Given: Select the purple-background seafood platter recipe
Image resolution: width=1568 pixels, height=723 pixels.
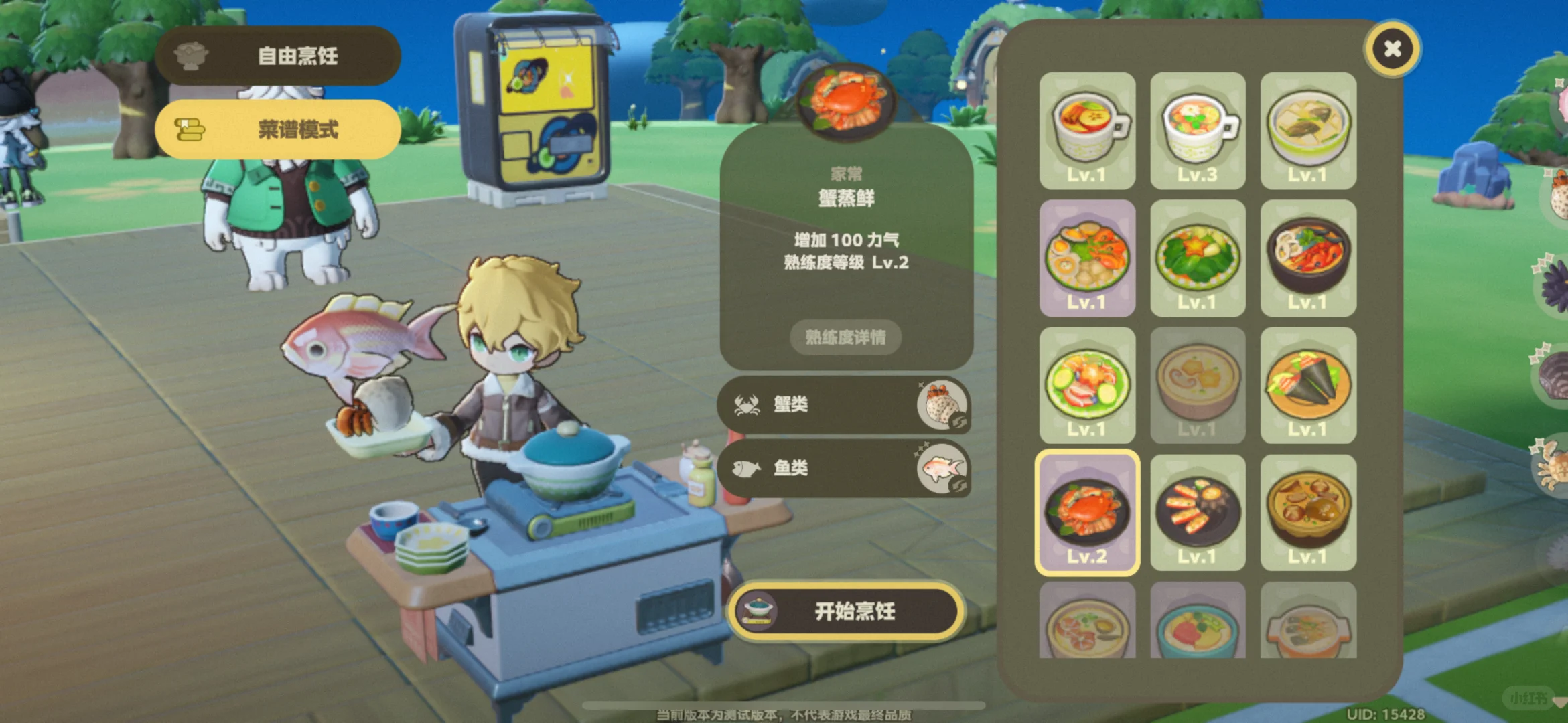Looking at the screenshot, I should [1088, 260].
